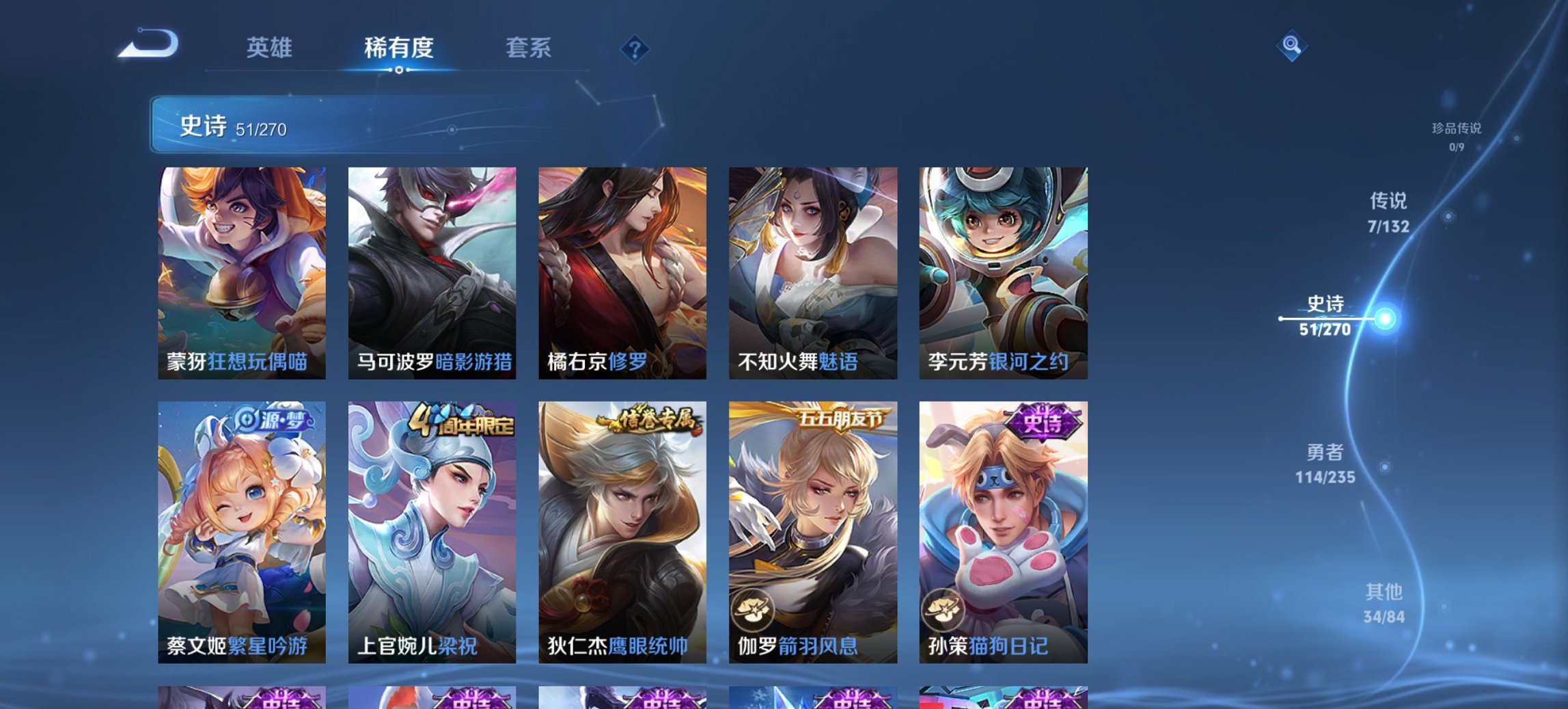Select the 稀有度 tab
The width and height of the screenshot is (1568, 709).
398,48
